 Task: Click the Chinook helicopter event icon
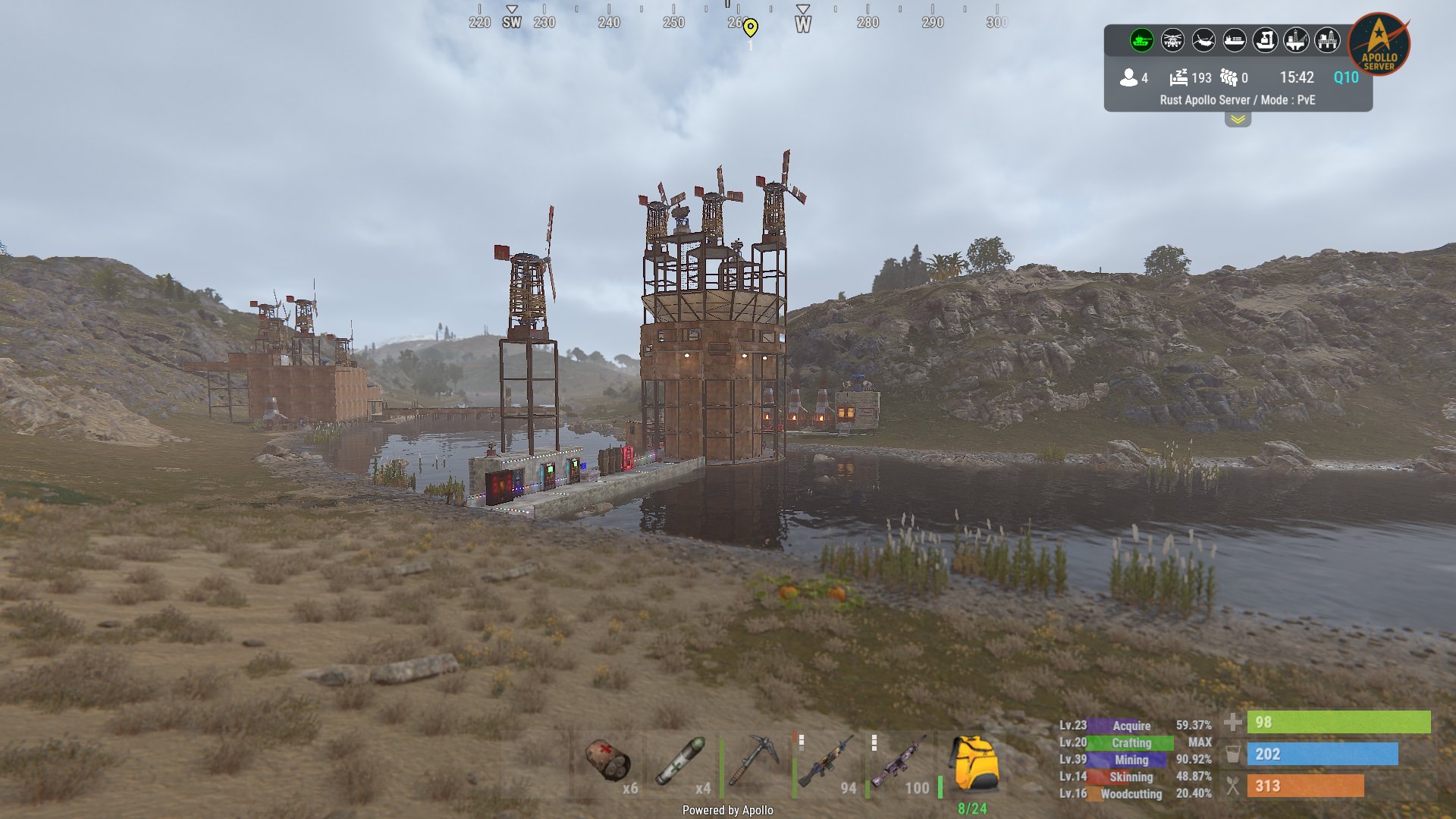[x=1203, y=40]
